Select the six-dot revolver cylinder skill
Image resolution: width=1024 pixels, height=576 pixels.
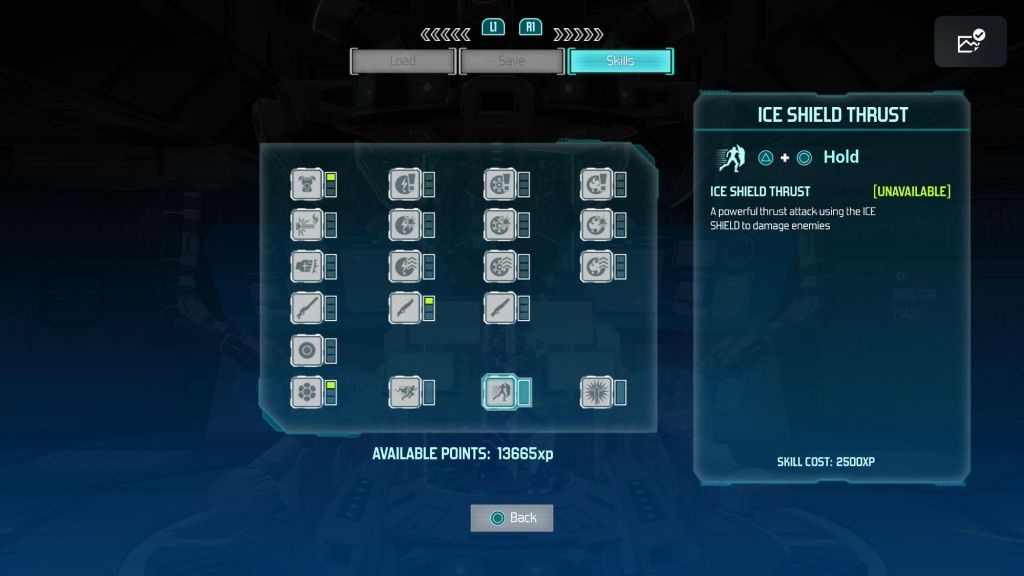point(306,392)
